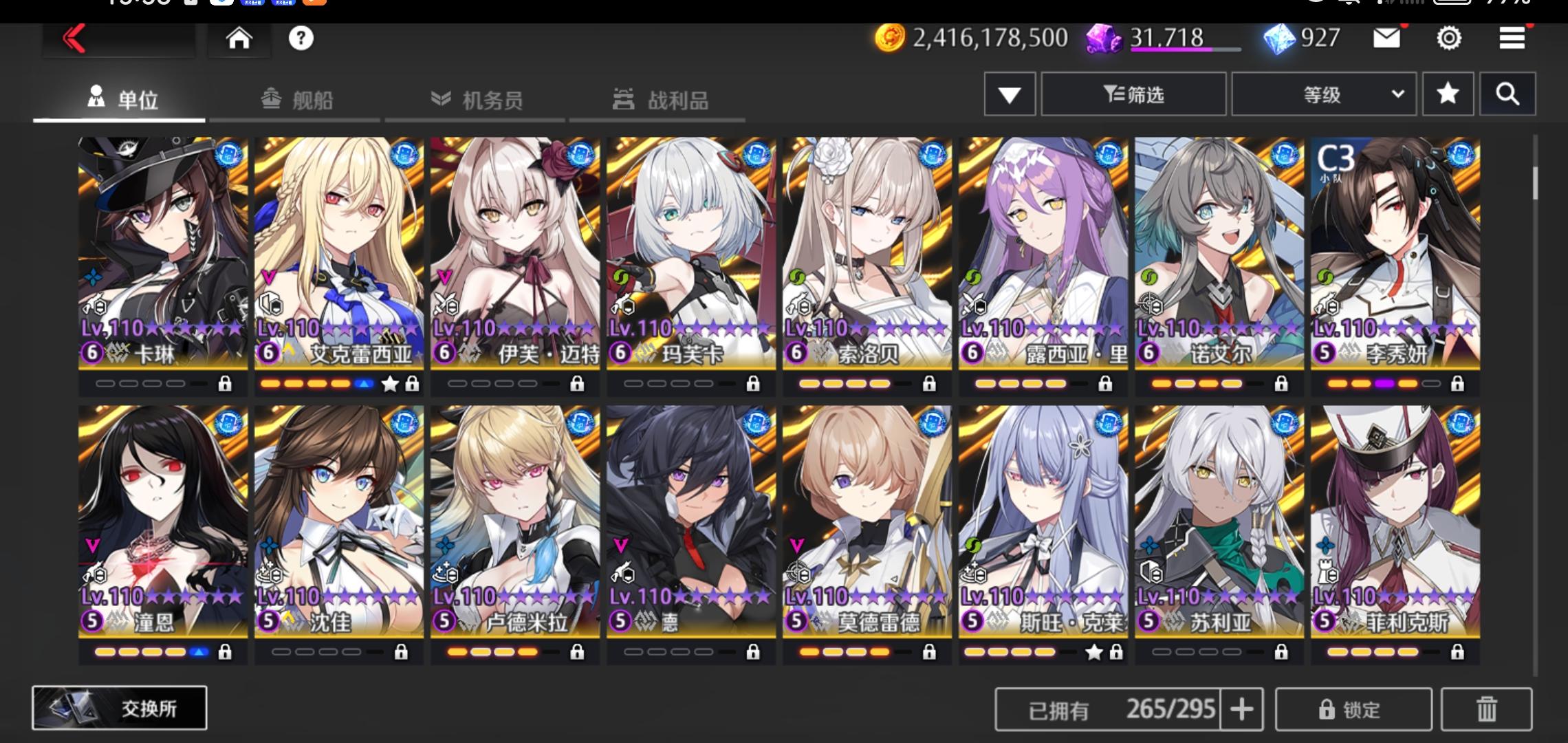
Task: Toggle the lock on 卡琳's card
Action: coord(226,383)
